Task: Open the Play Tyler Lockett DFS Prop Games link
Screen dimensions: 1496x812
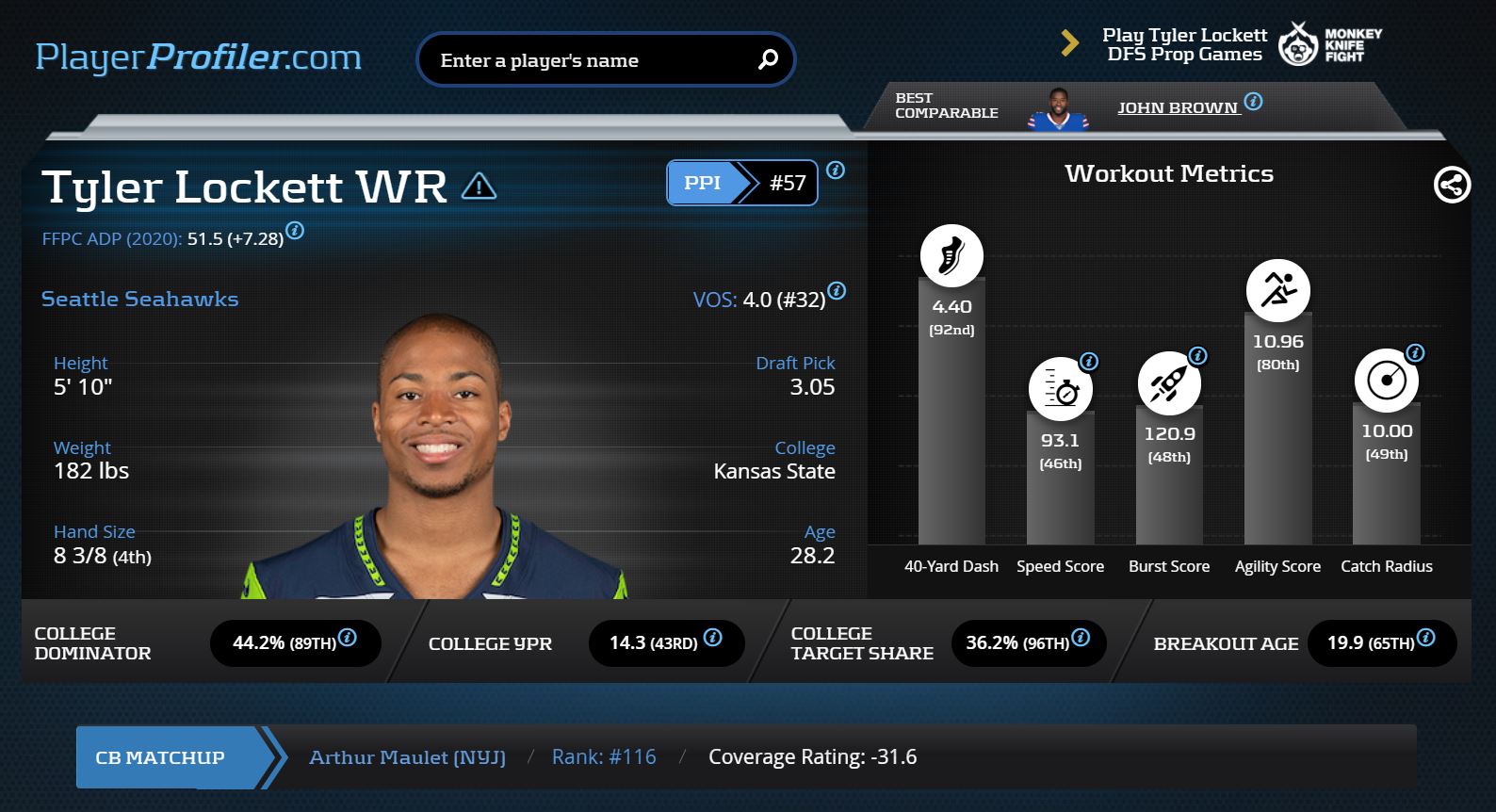Action: click(x=1184, y=44)
